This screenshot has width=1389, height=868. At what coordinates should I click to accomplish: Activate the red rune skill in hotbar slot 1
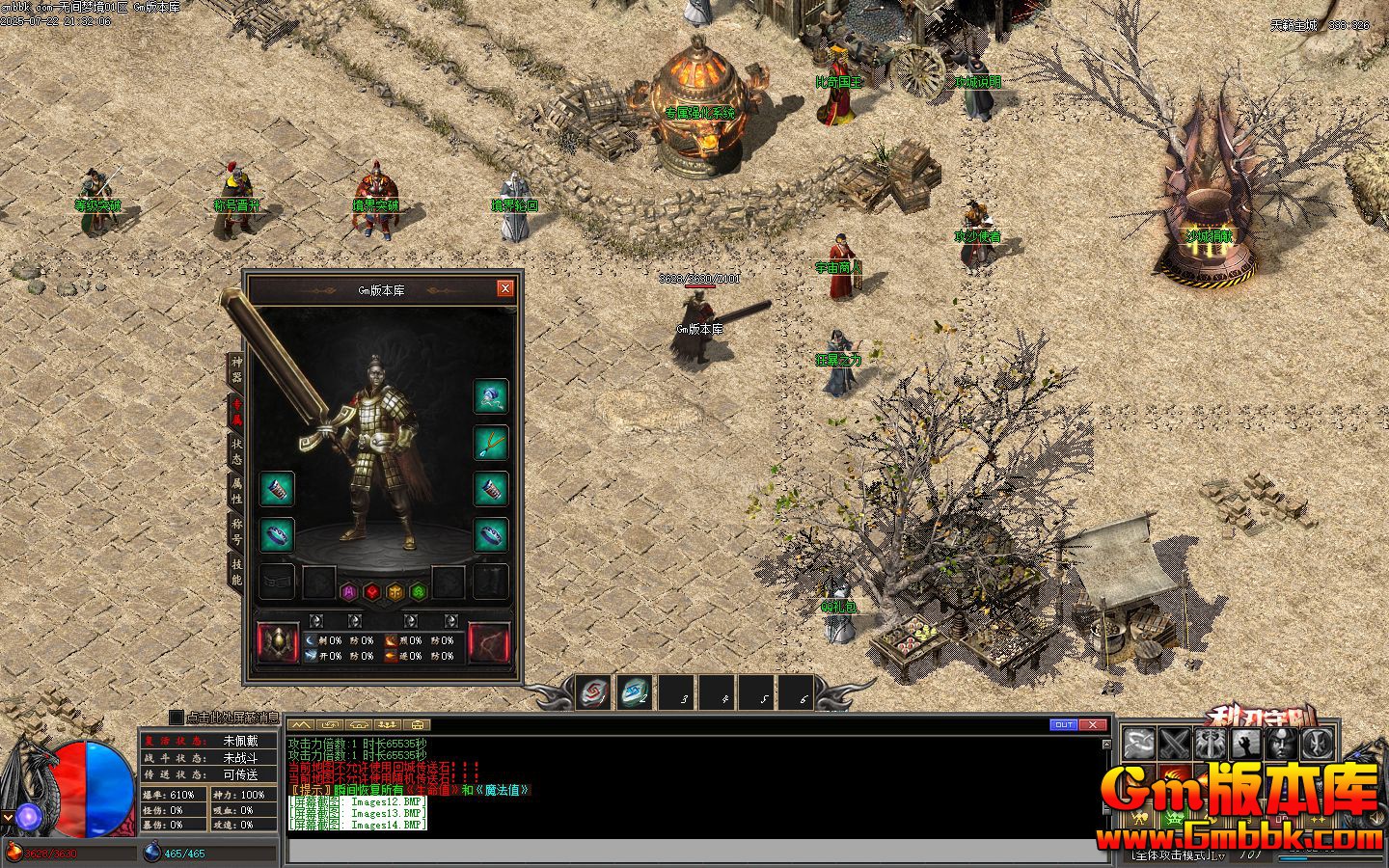click(x=593, y=692)
